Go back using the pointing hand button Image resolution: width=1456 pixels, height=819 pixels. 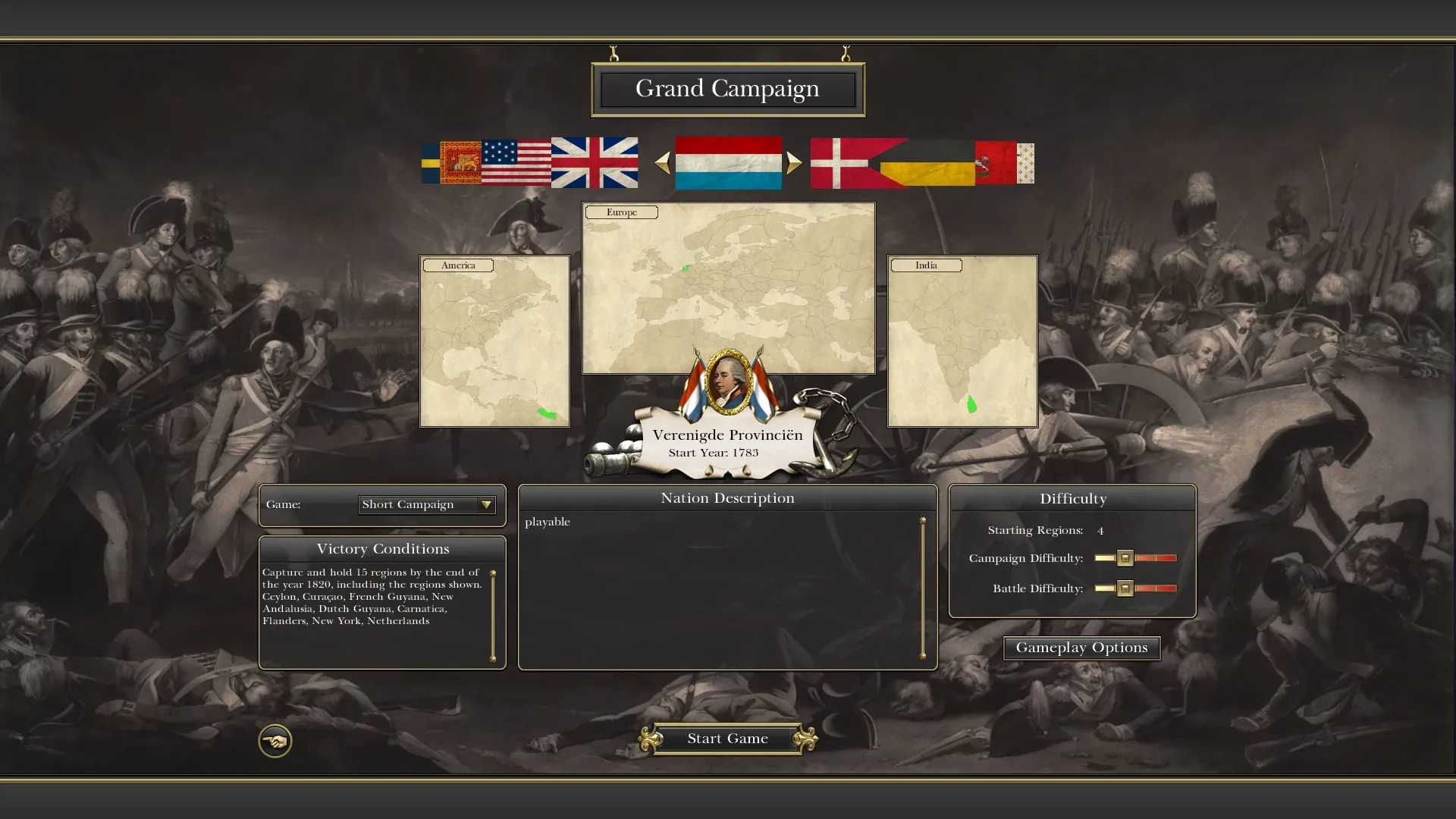click(x=275, y=741)
